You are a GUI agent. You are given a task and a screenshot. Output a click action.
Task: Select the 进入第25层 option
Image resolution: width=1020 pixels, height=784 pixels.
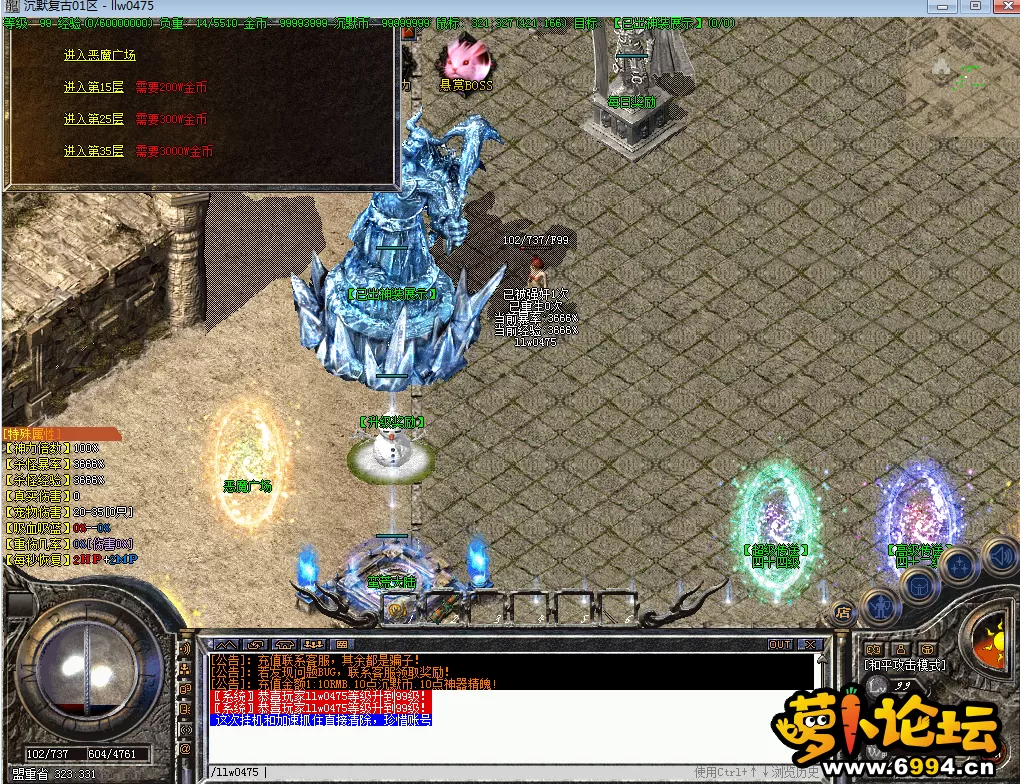click(x=93, y=119)
